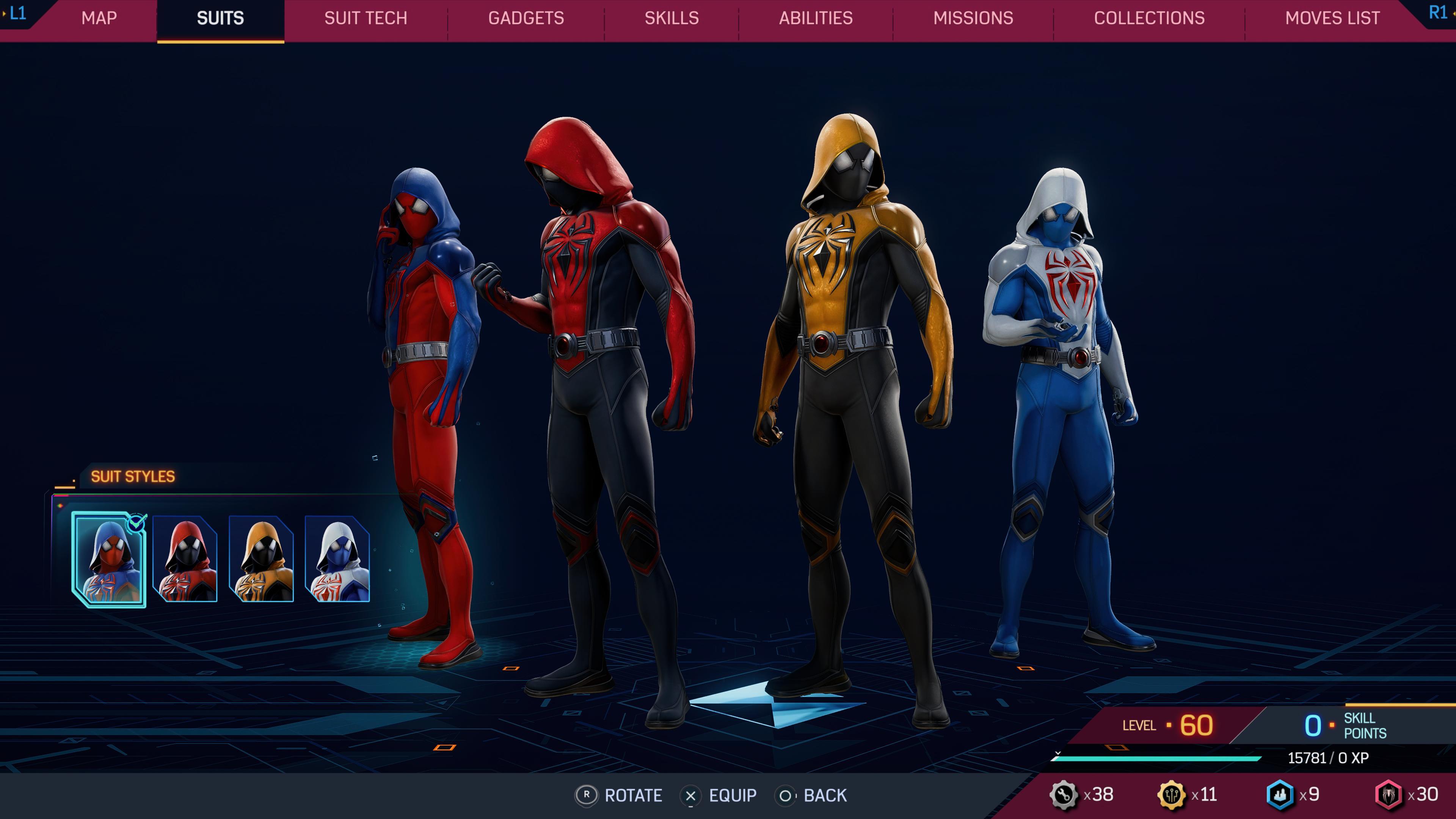Open the COLLECTIONS tab
Screen dimensions: 1456x819
(1150, 18)
